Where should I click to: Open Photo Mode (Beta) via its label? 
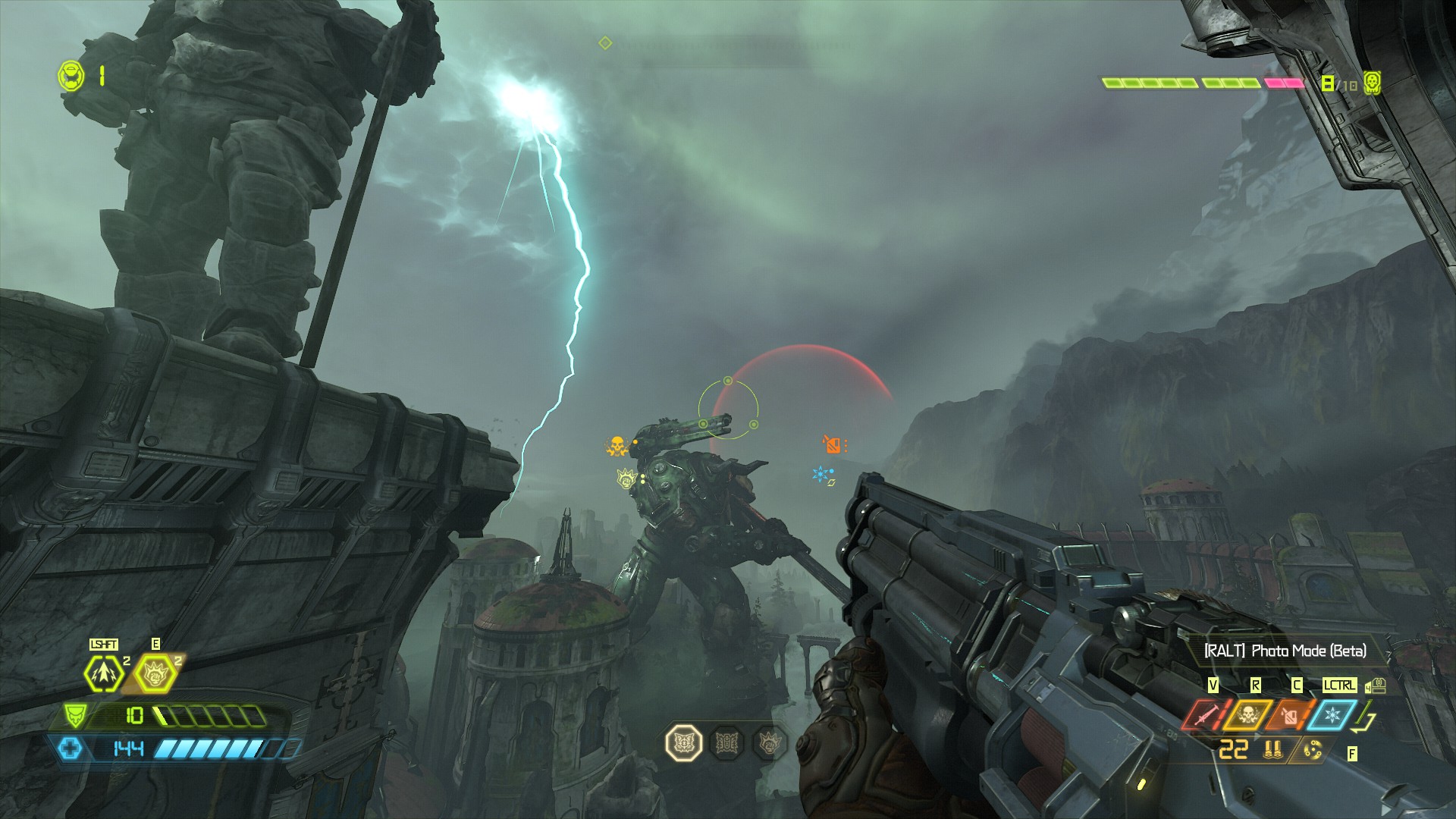pyautogui.click(x=1285, y=651)
